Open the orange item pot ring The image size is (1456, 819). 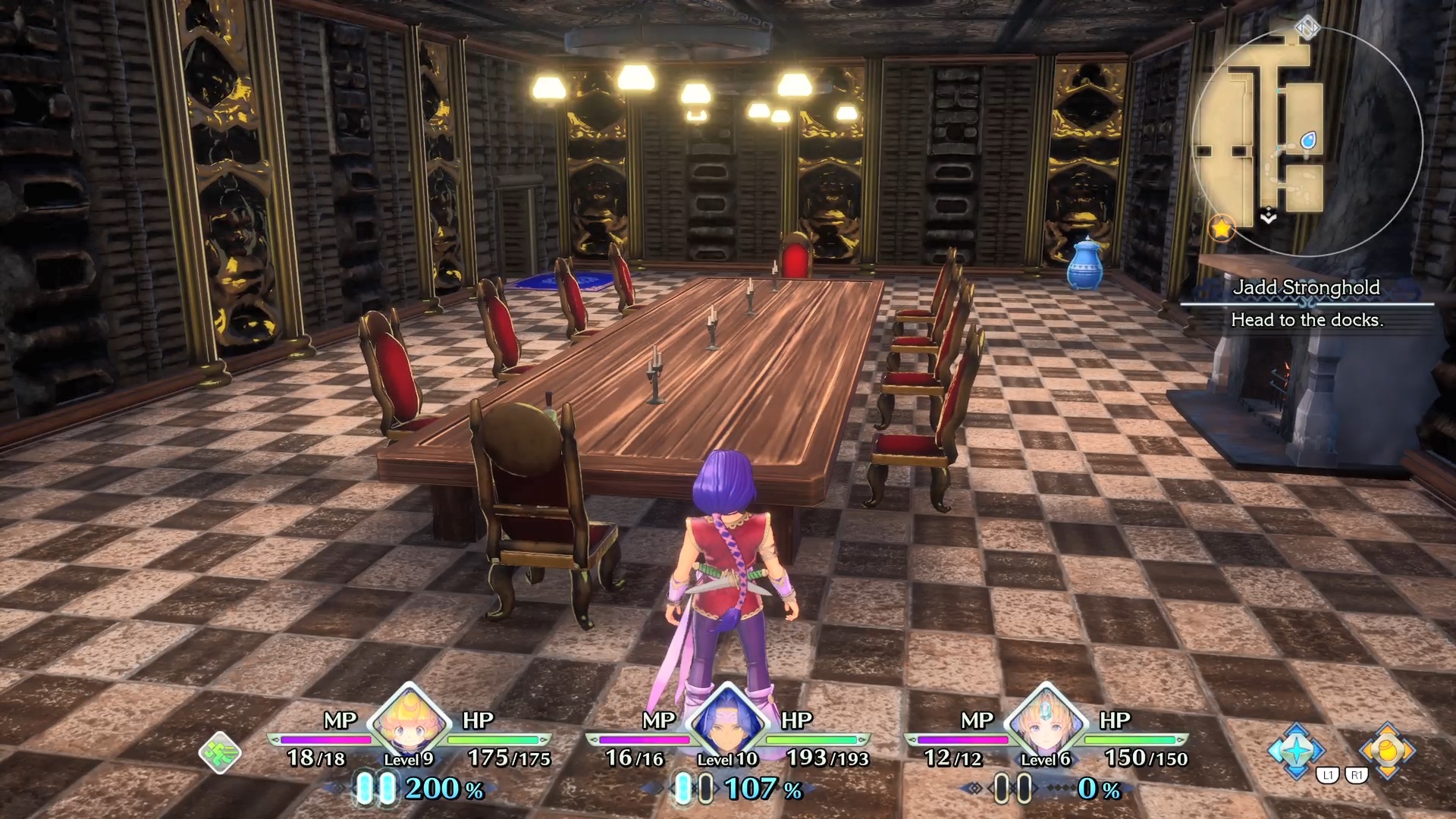1387,751
